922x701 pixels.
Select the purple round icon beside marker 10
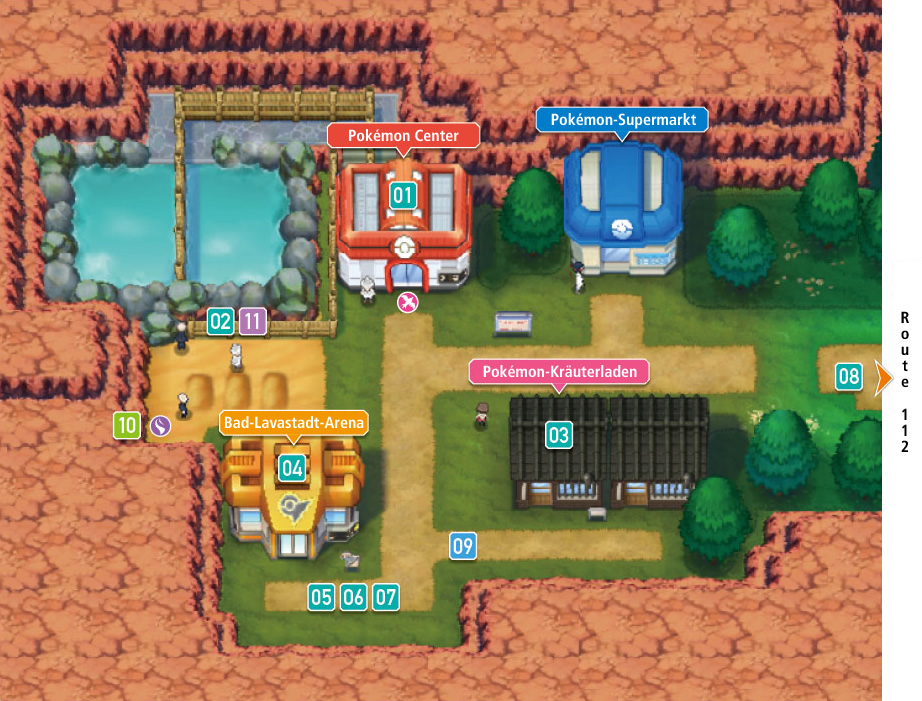(x=160, y=426)
